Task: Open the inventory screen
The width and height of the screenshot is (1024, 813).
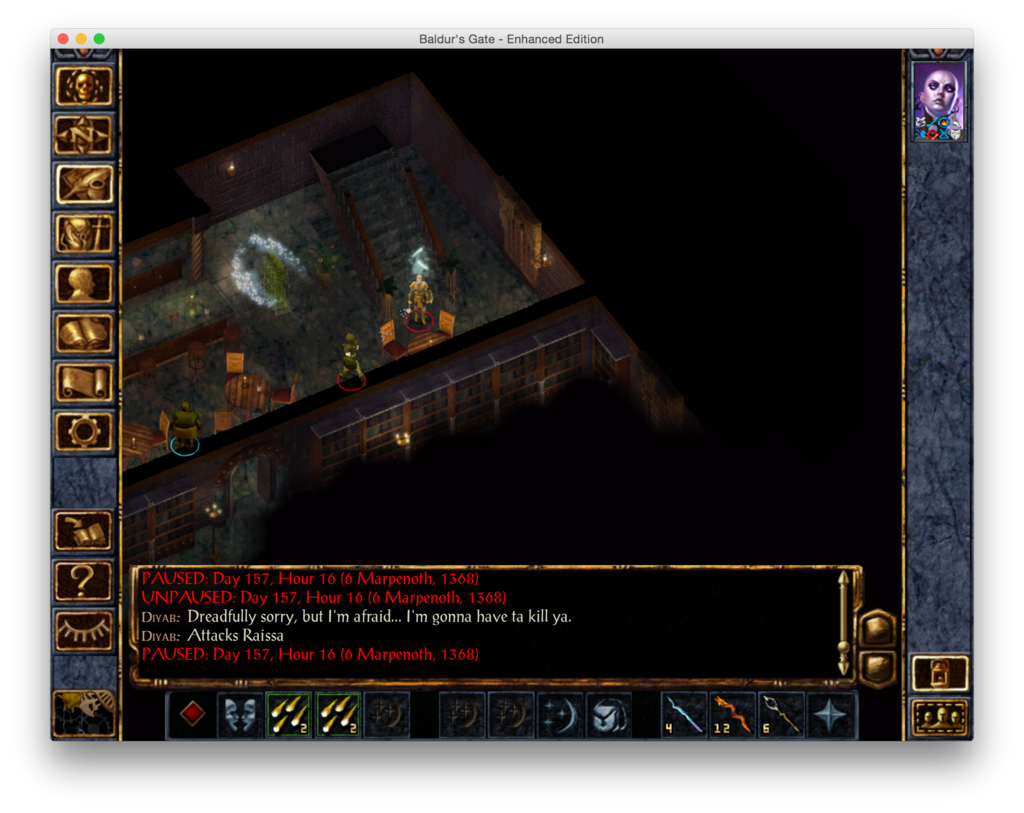Action: [x=84, y=234]
